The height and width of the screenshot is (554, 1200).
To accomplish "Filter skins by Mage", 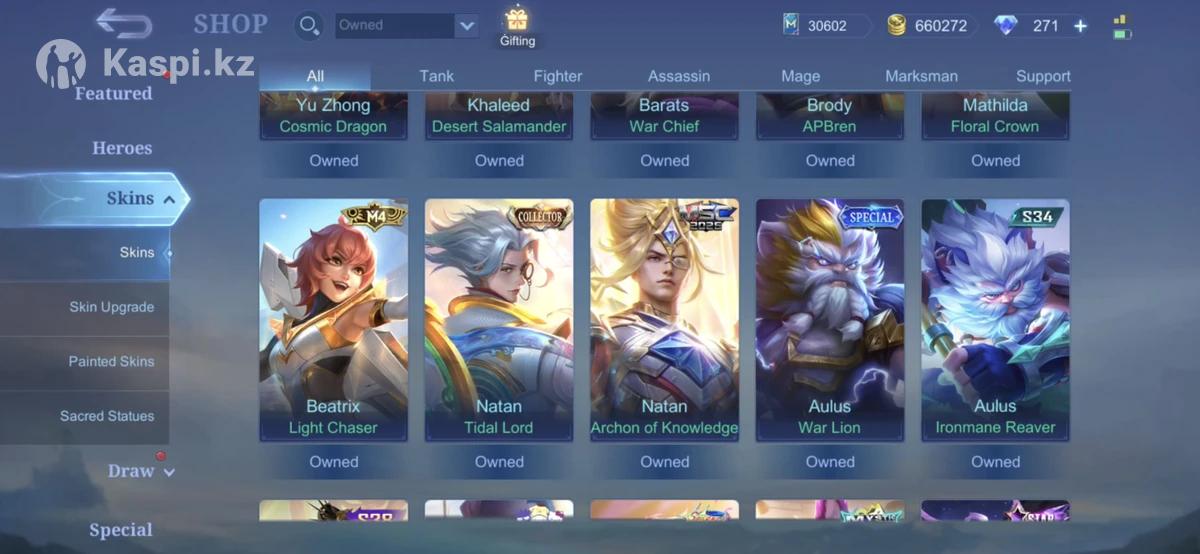I will 800,76.
